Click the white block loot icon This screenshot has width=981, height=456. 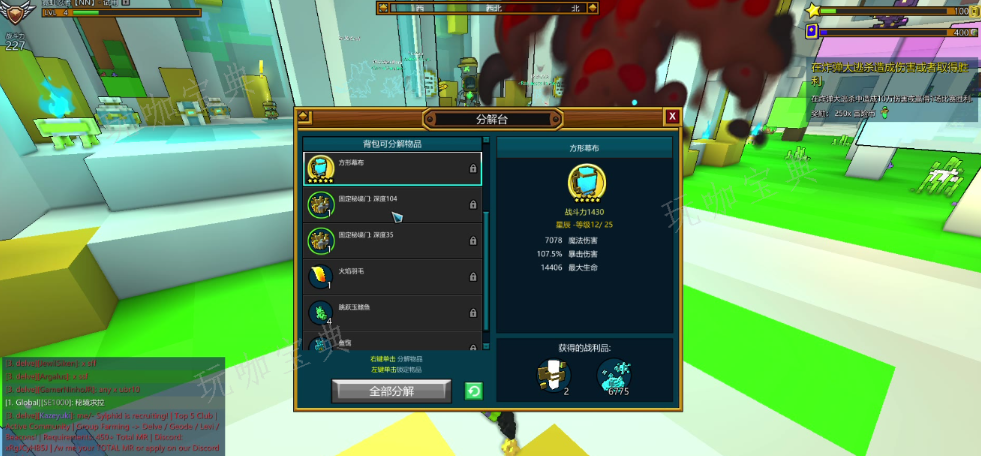[553, 376]
